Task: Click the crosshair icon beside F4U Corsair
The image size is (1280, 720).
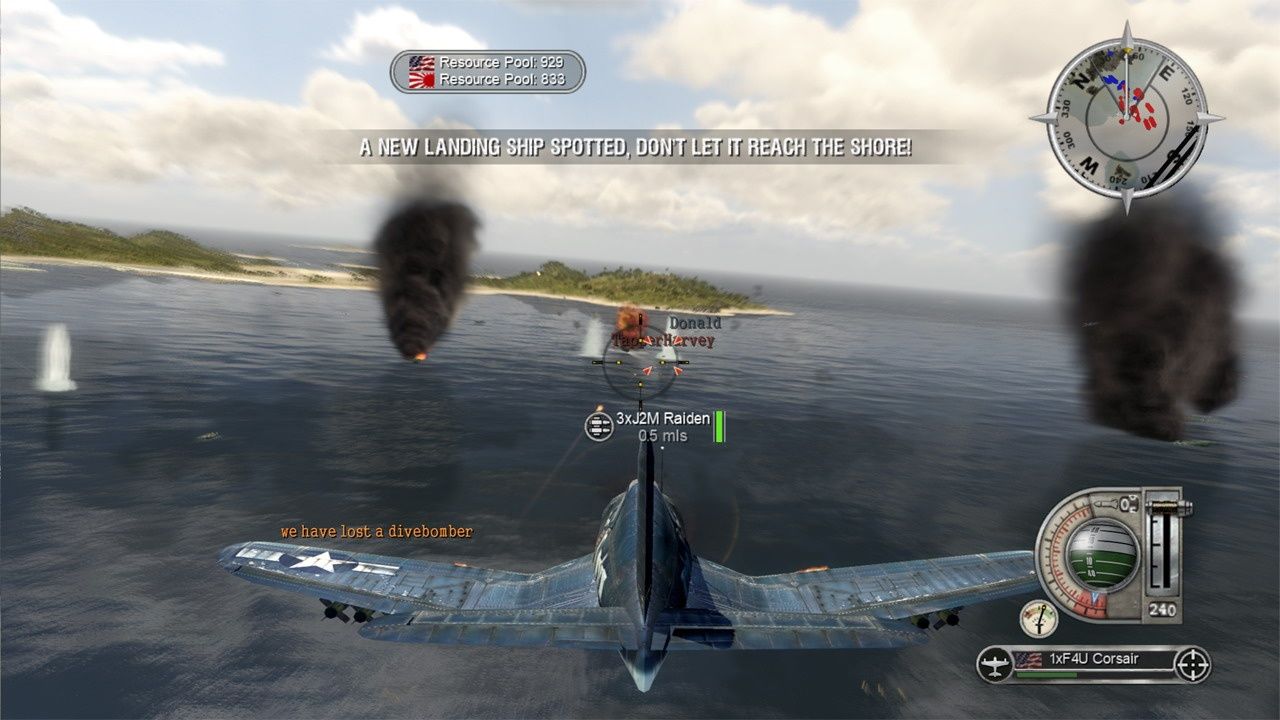Action: [x=1192, y=664]
